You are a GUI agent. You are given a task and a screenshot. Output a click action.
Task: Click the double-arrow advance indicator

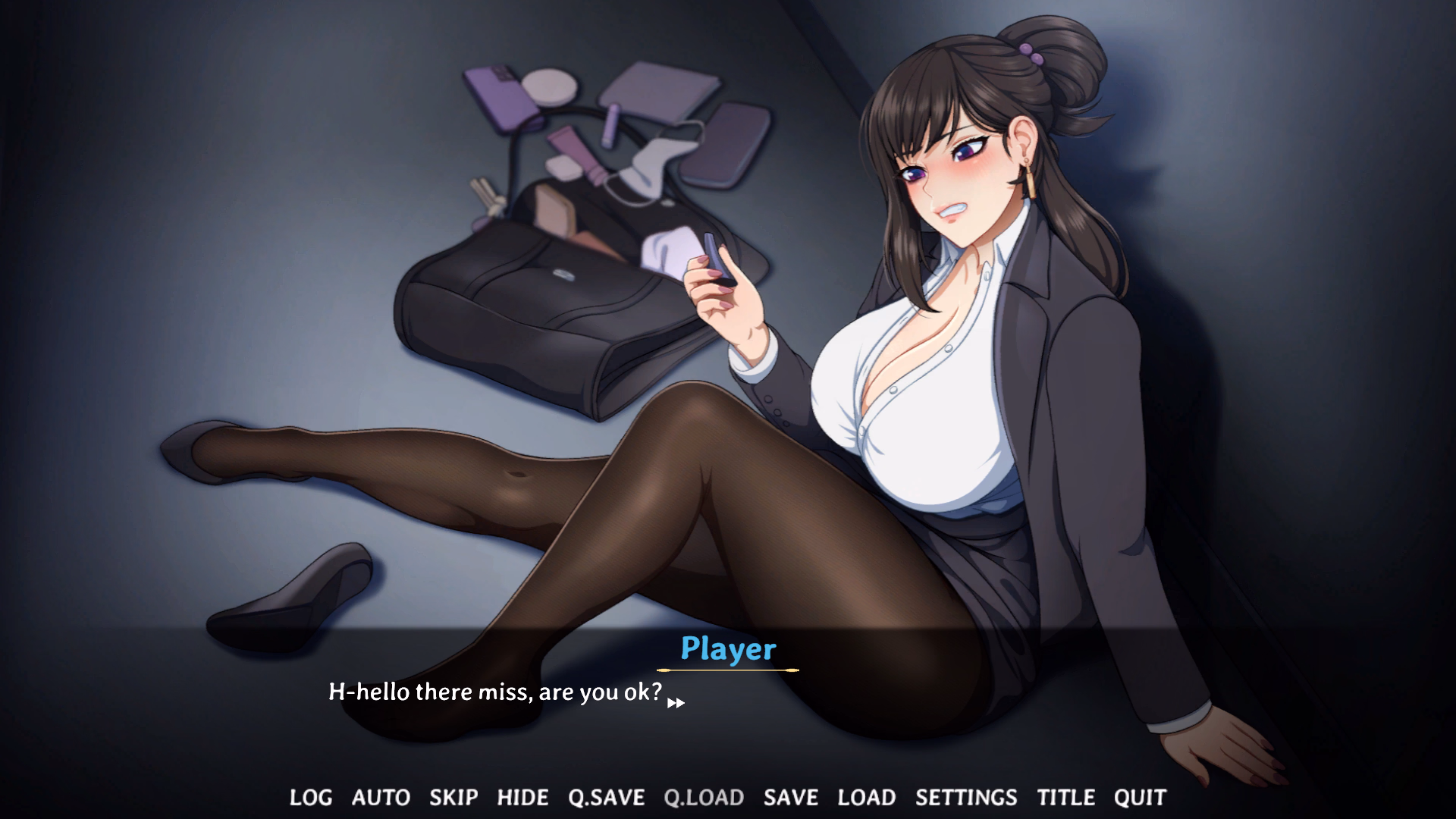[676, 704]
